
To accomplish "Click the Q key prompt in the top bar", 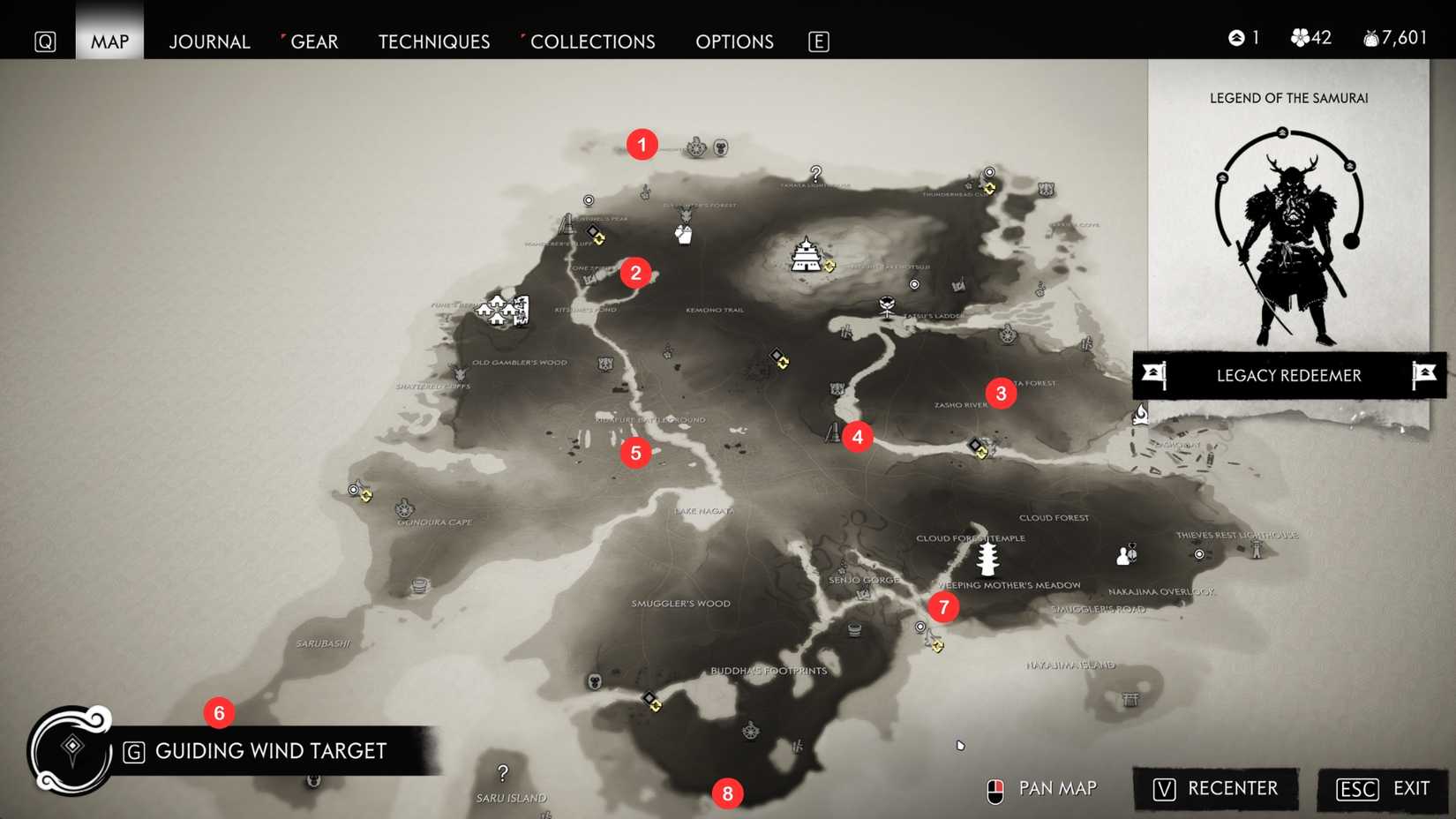I will tap(45, 41).
